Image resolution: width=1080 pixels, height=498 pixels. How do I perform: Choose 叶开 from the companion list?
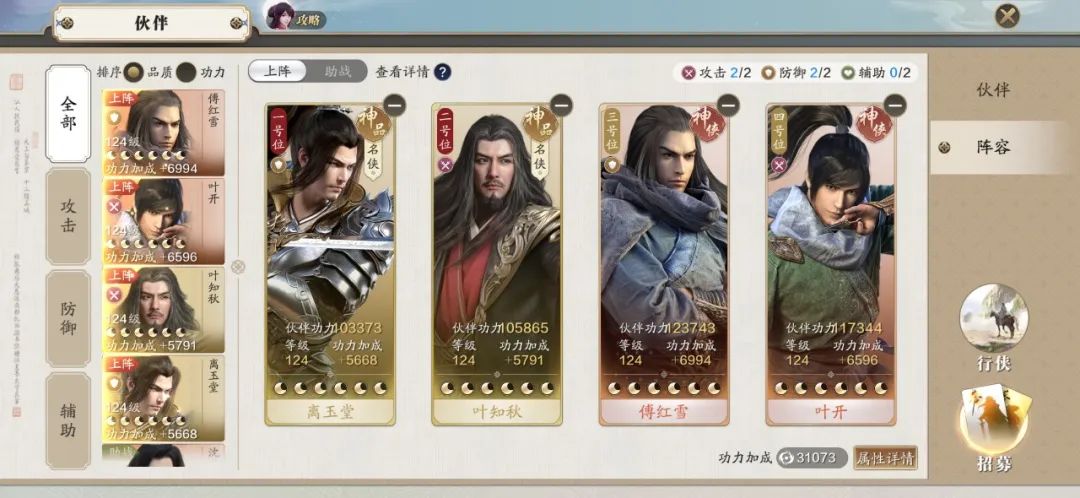pos(163,220)
